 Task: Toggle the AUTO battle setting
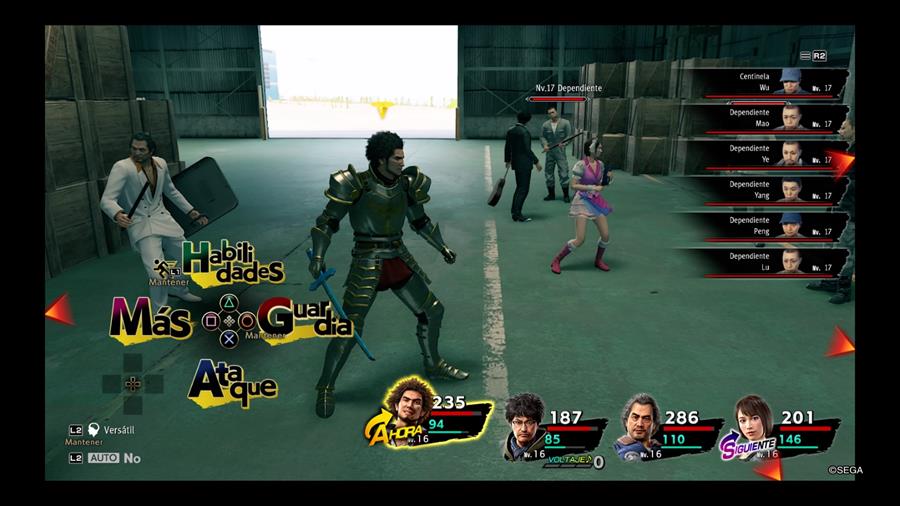pyautogui.click(x=103, y=458)
